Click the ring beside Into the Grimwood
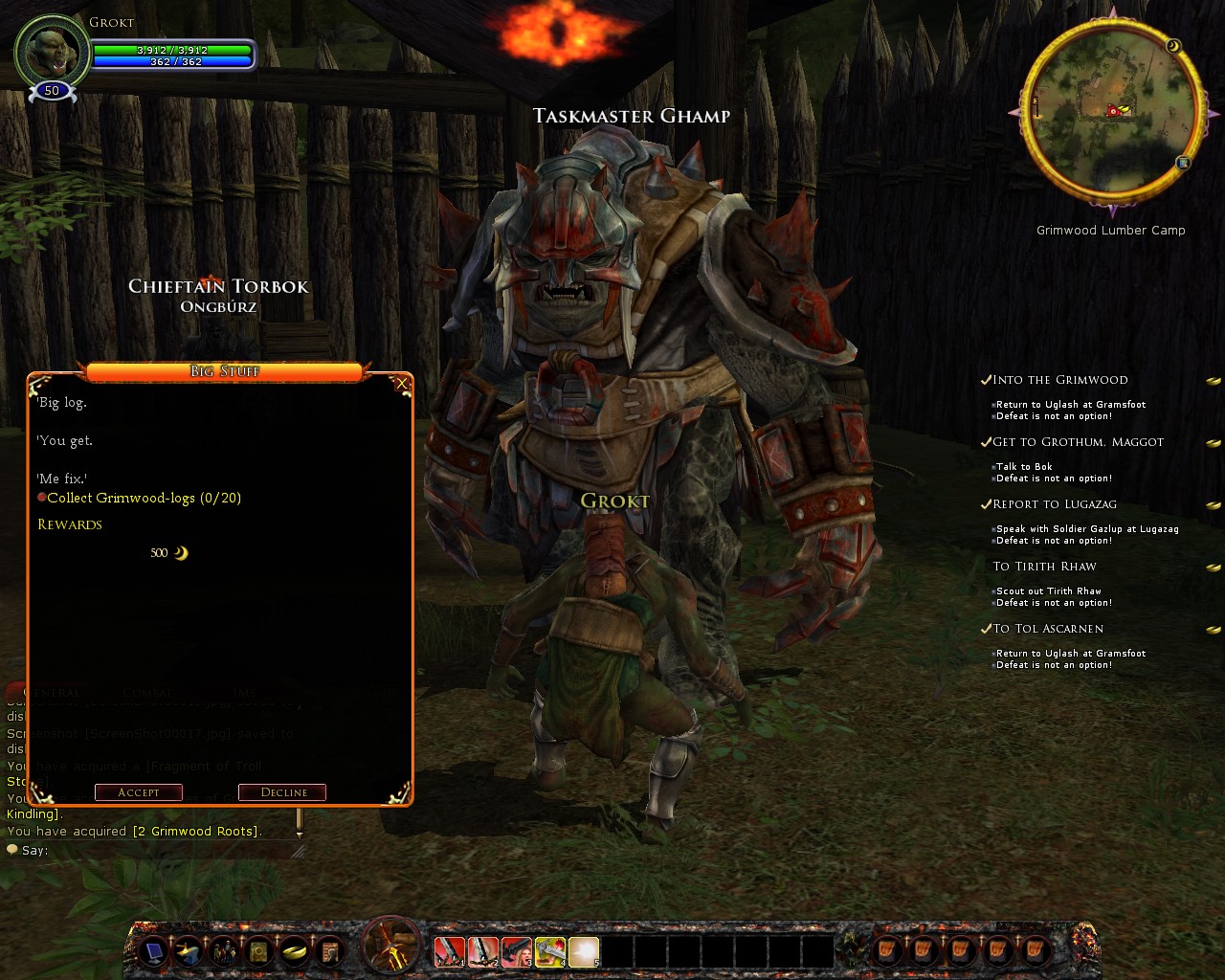Screen dimensions: 1225x980 (1213, 381)
